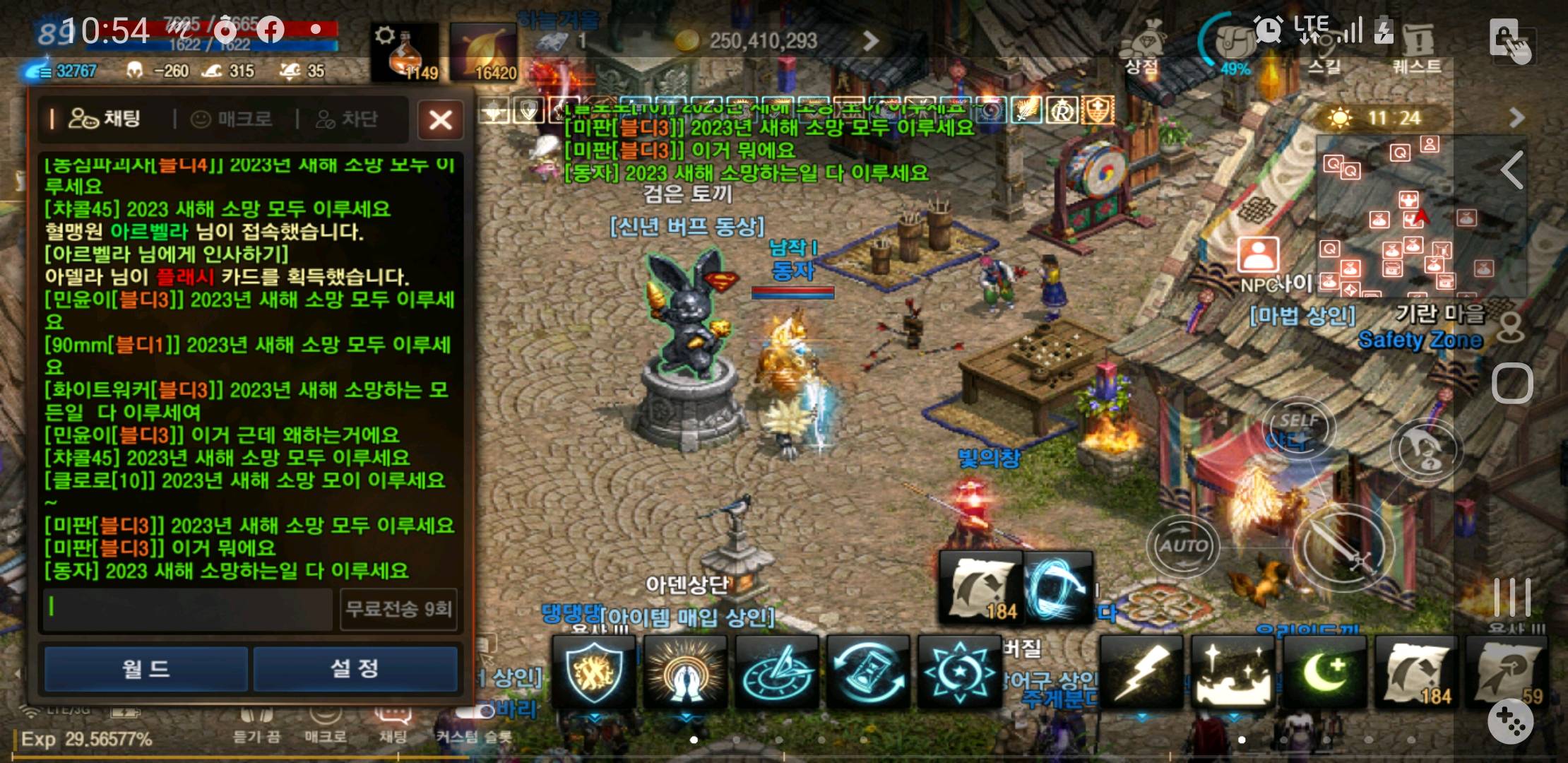The height and width of the screenshot is (763, 1568).
Task: Collapse the minimap with the left chevron
Action: (x=1512, y=170)
